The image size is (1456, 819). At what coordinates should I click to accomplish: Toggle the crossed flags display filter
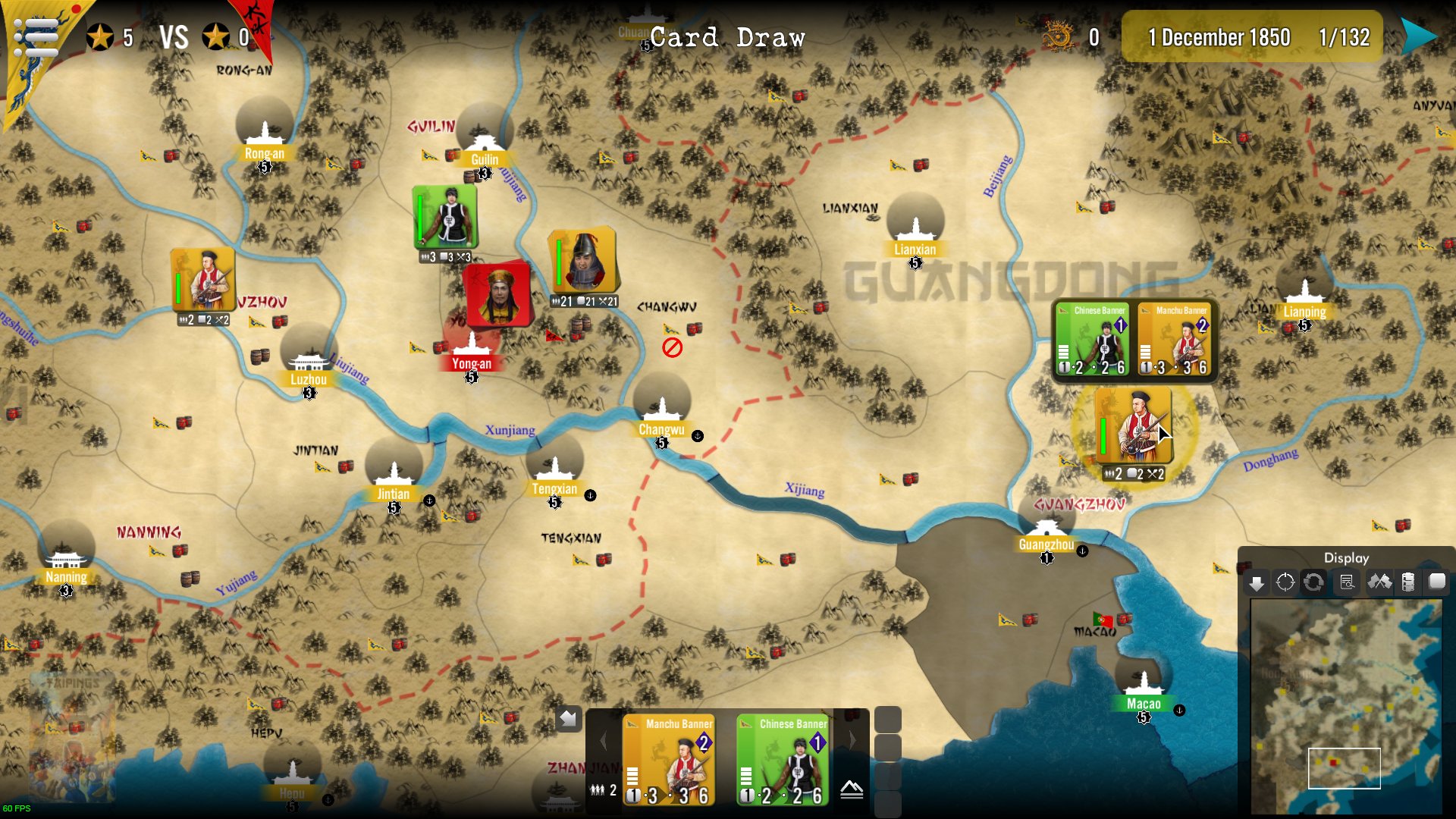[1379, 582]
